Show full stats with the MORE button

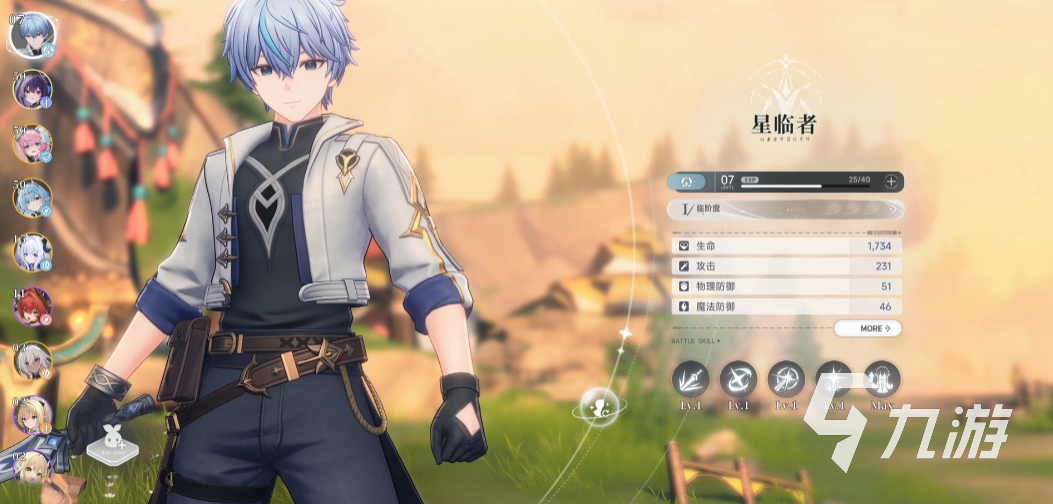[x=867, y=328]
